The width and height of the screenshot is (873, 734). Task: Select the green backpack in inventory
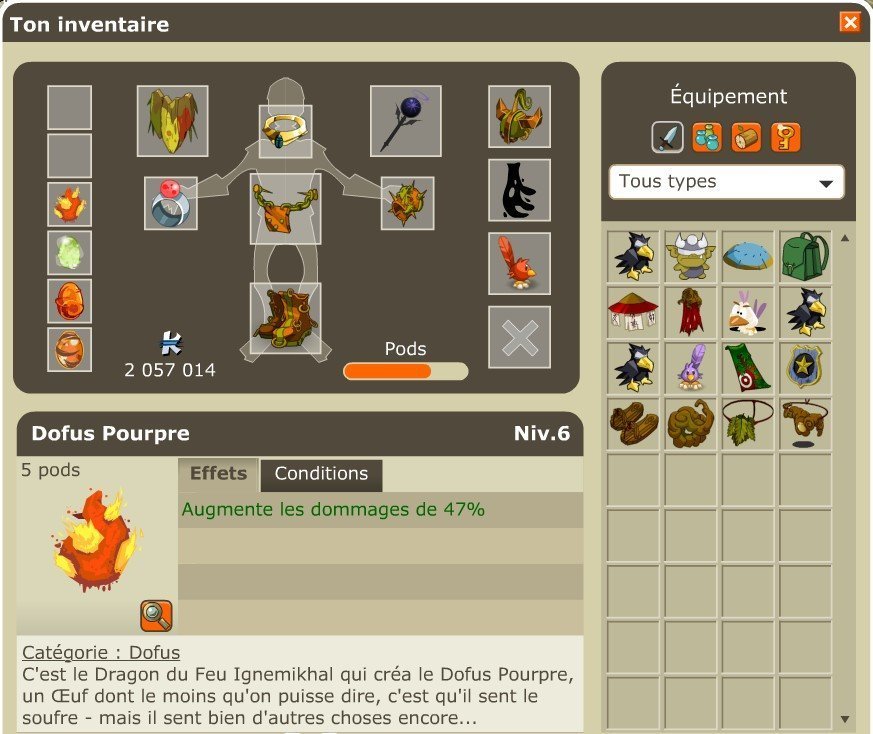805,256
